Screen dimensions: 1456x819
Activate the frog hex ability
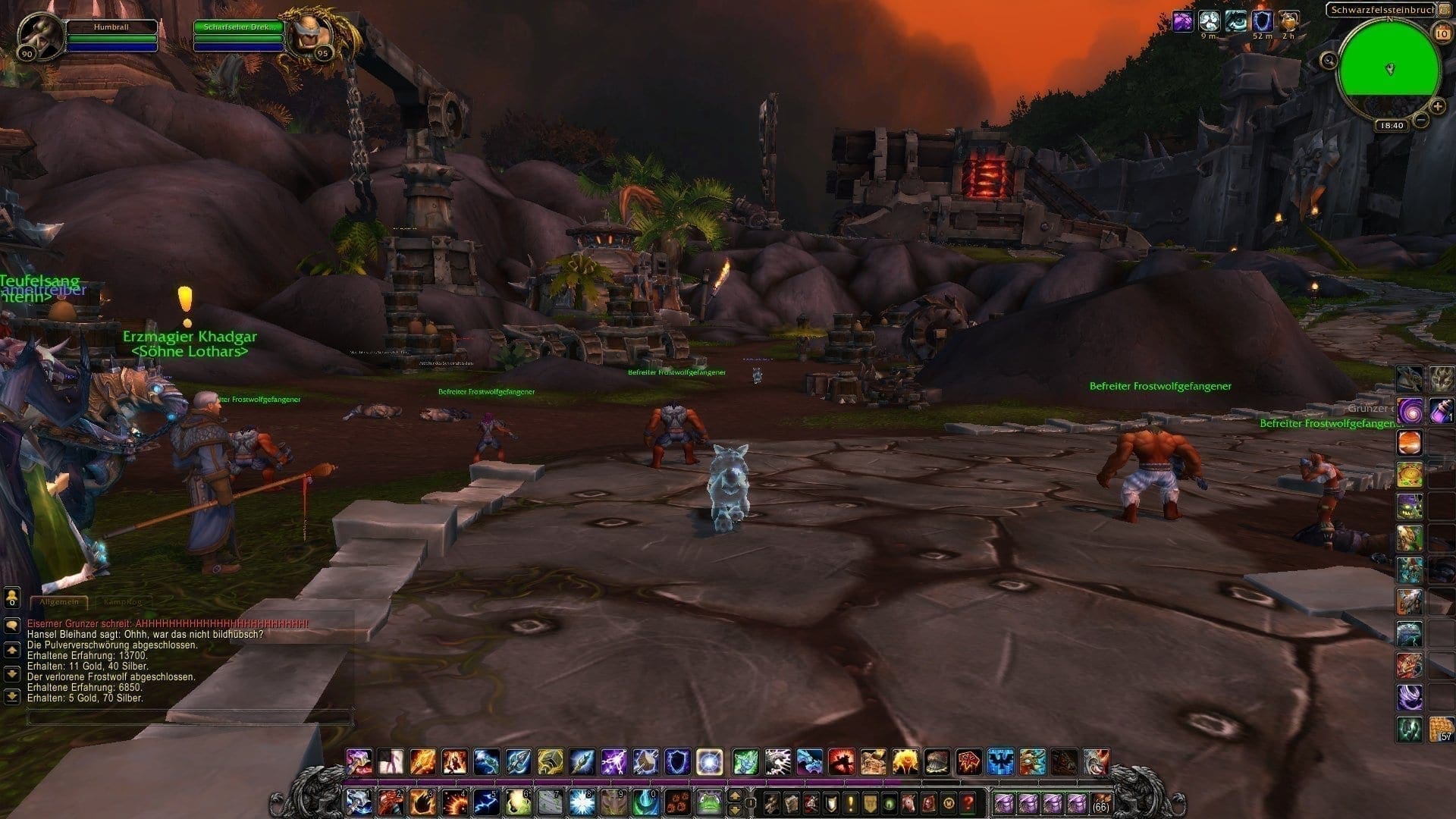click(709, 802)
